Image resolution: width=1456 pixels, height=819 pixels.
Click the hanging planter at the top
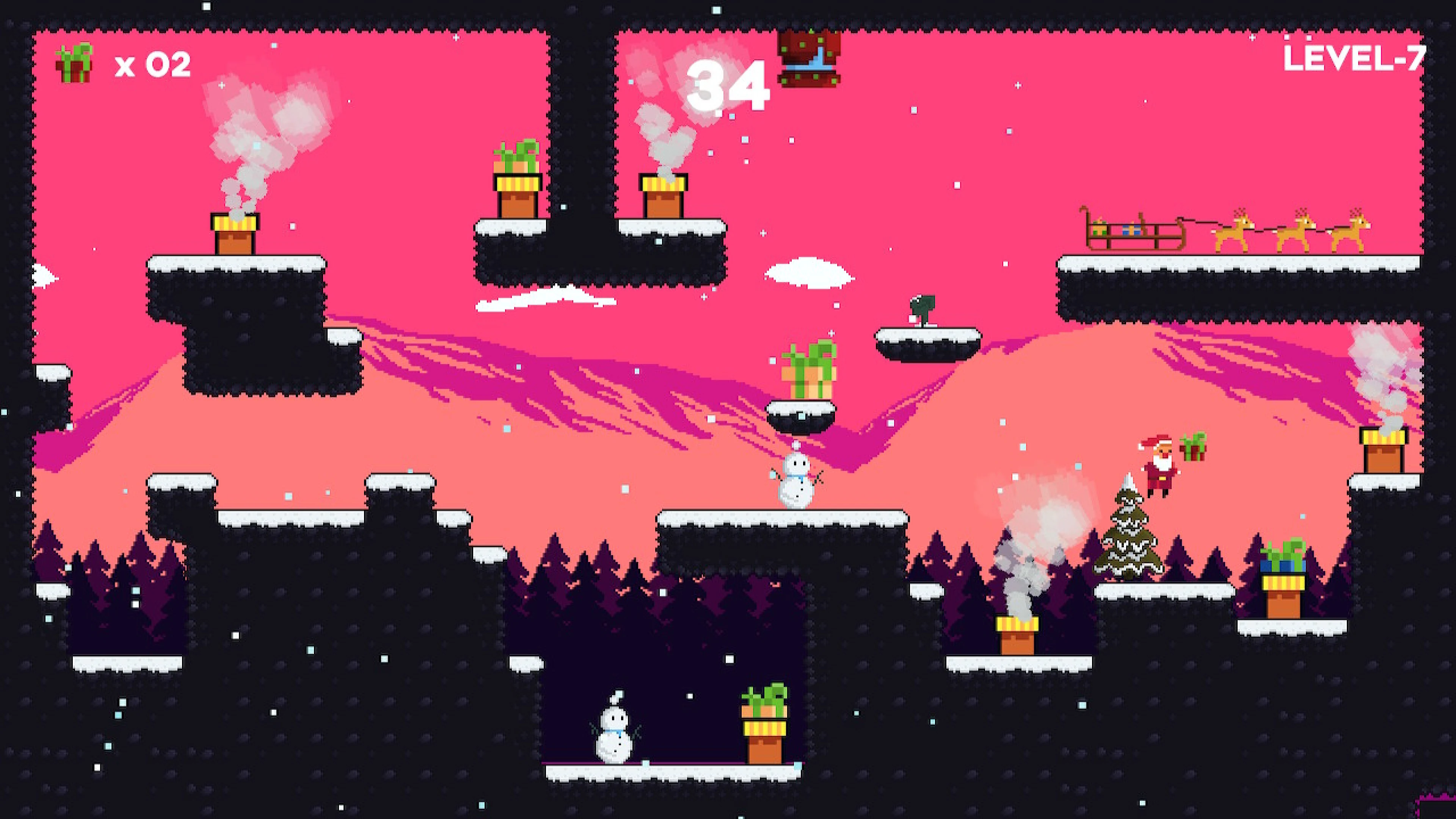pyautogui.click(x=810, y=60)
